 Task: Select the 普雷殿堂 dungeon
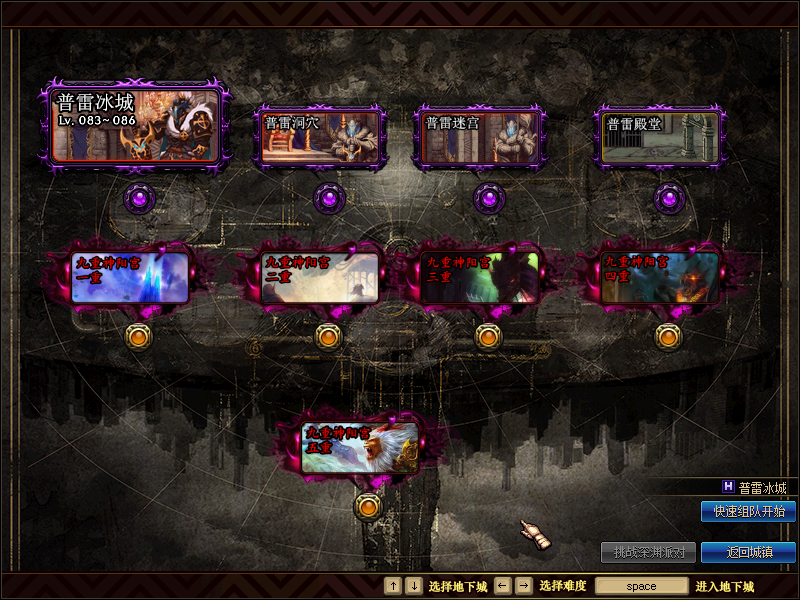coord(660,137)
